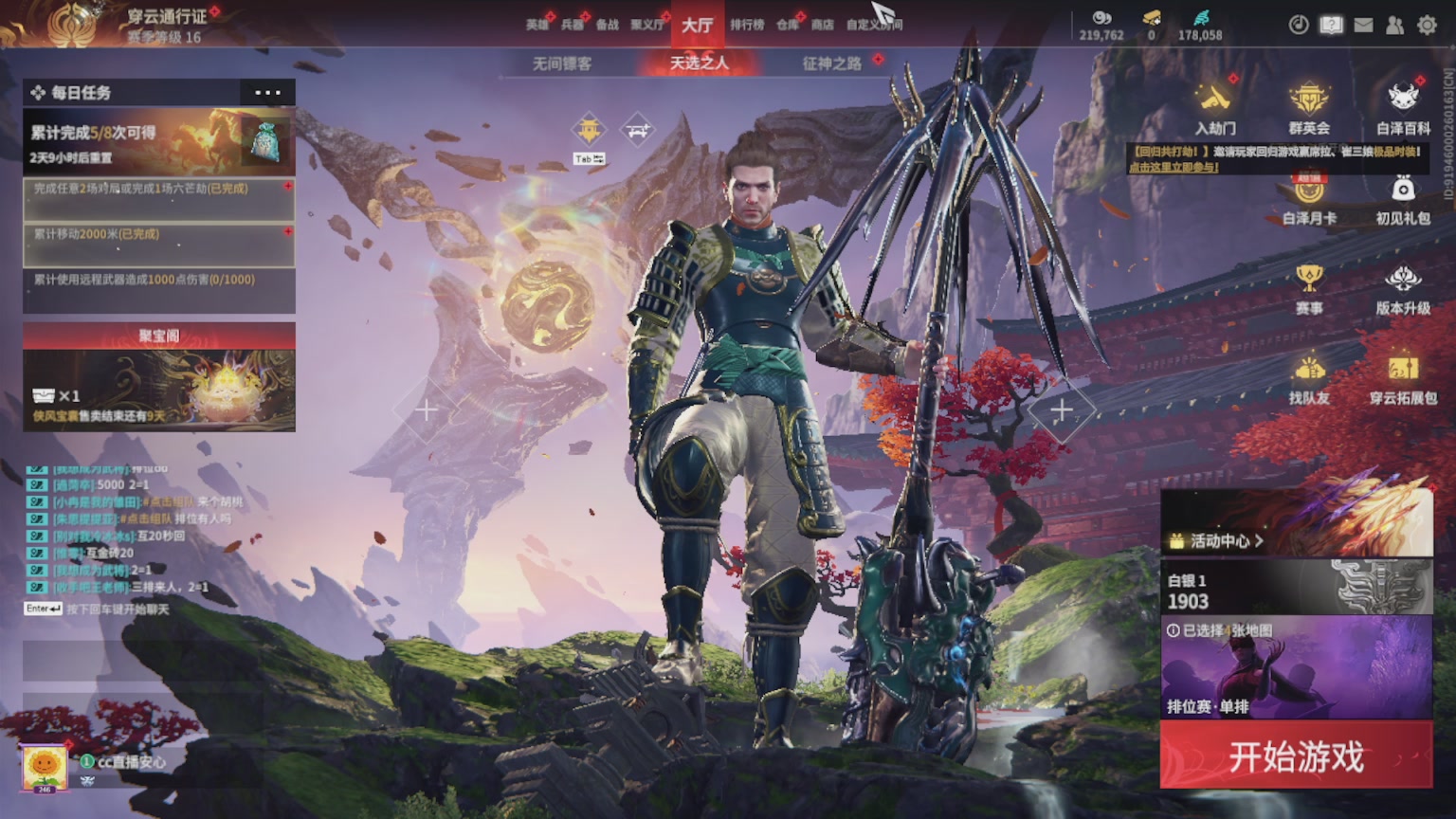Open 找队友 to find teammates
This screenshot has width=1456, height=819.
[x=1309, y=377]
